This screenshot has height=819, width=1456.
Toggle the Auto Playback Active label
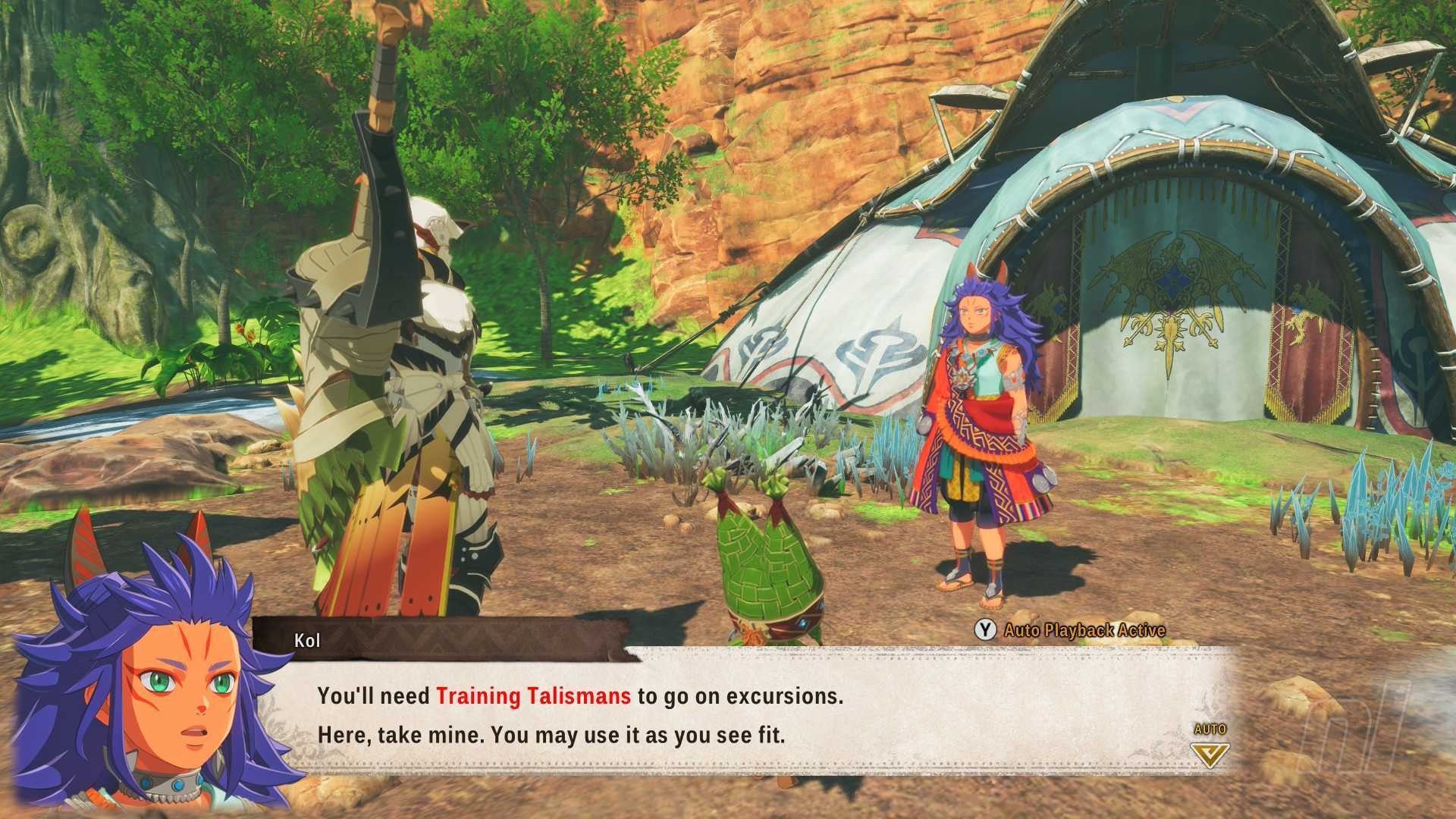click(x=1084, y=629)
